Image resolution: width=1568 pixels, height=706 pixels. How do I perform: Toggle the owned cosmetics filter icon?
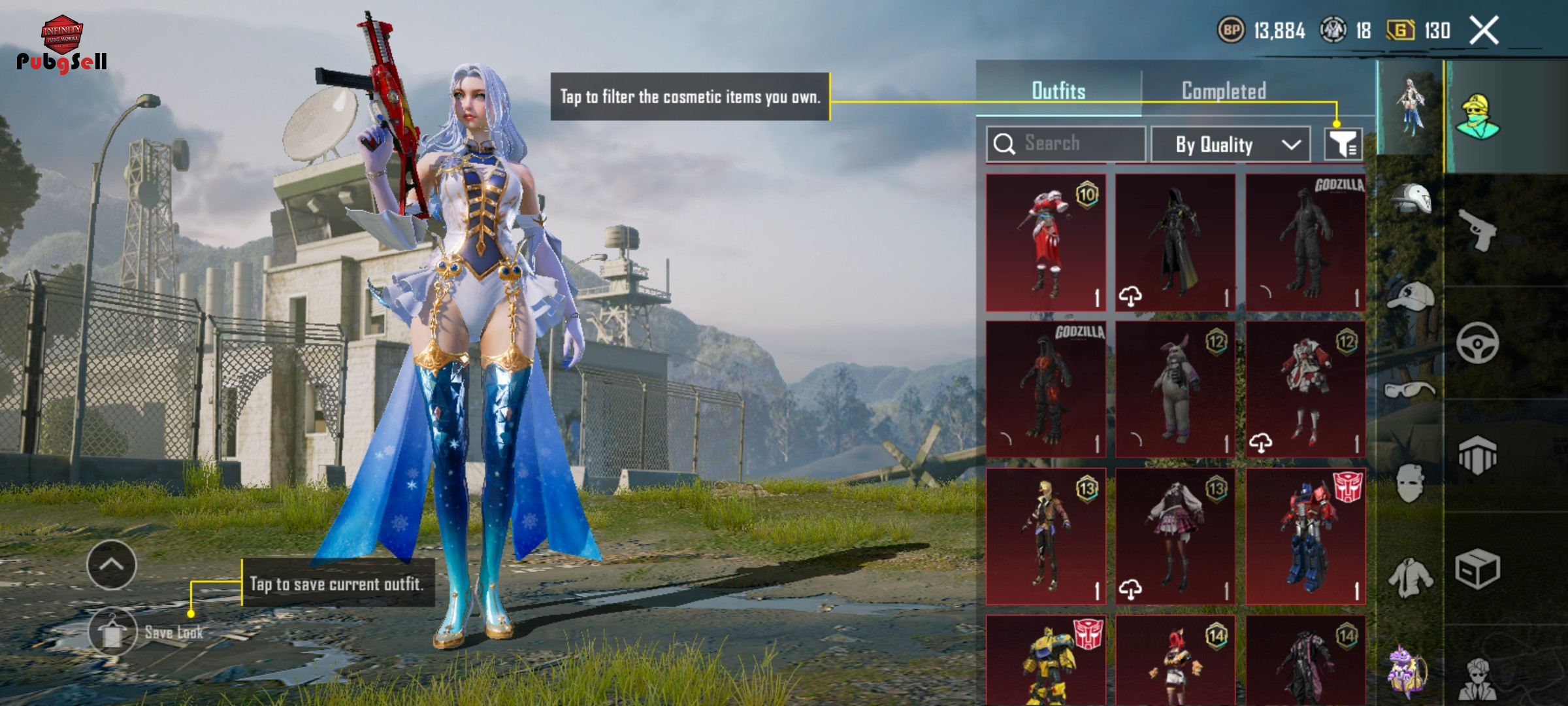(1343, 144)
